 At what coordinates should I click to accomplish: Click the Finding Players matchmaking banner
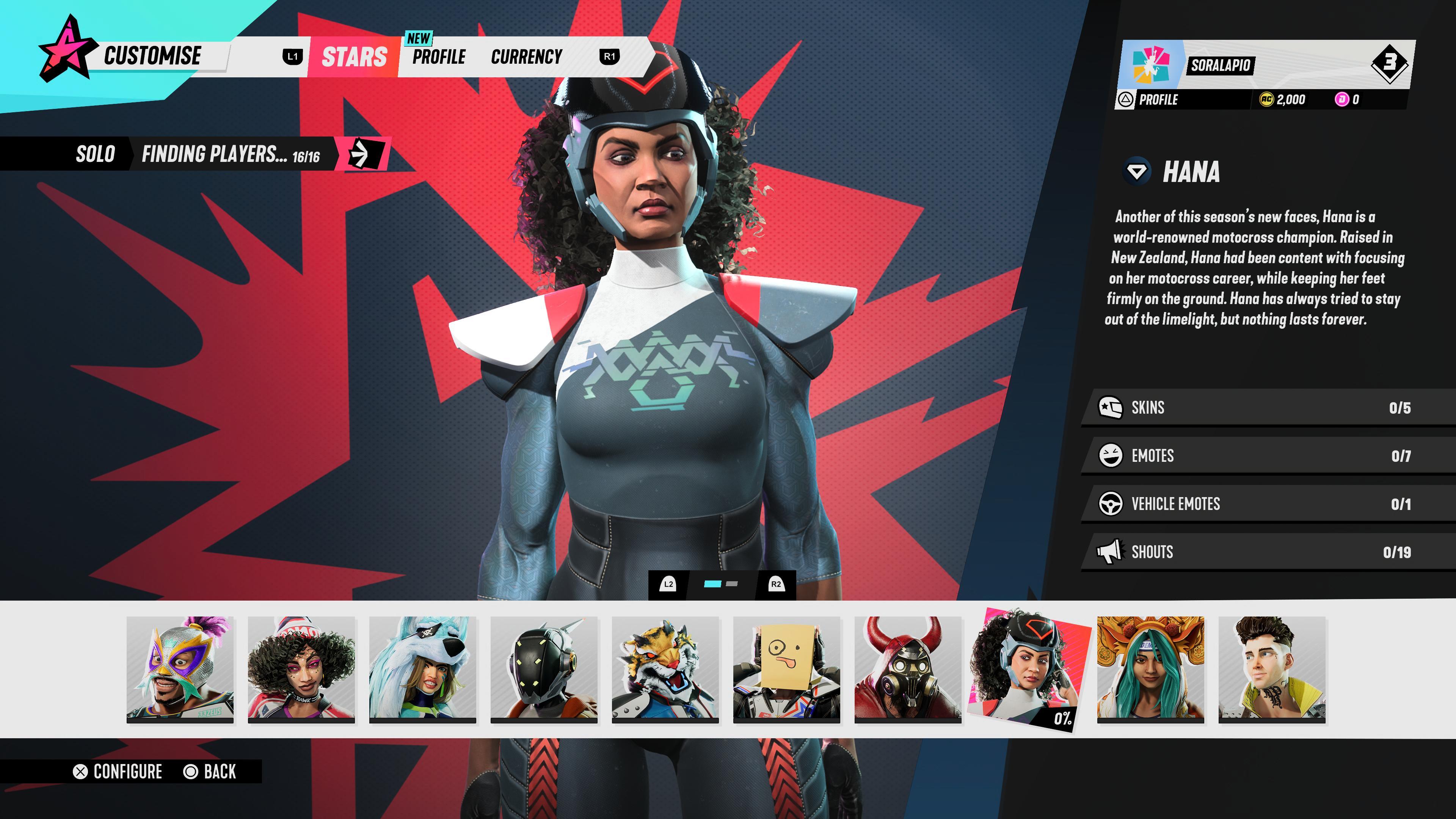click(x=231, y=154)
